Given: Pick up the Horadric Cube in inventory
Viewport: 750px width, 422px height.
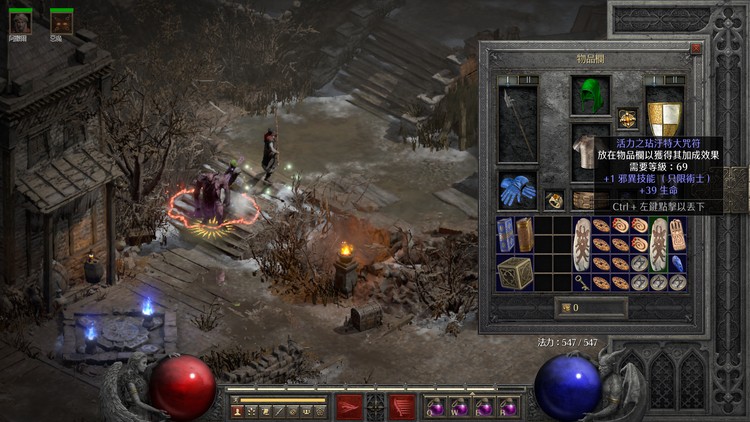Looking at the screenshot, I should pos(516,272).
